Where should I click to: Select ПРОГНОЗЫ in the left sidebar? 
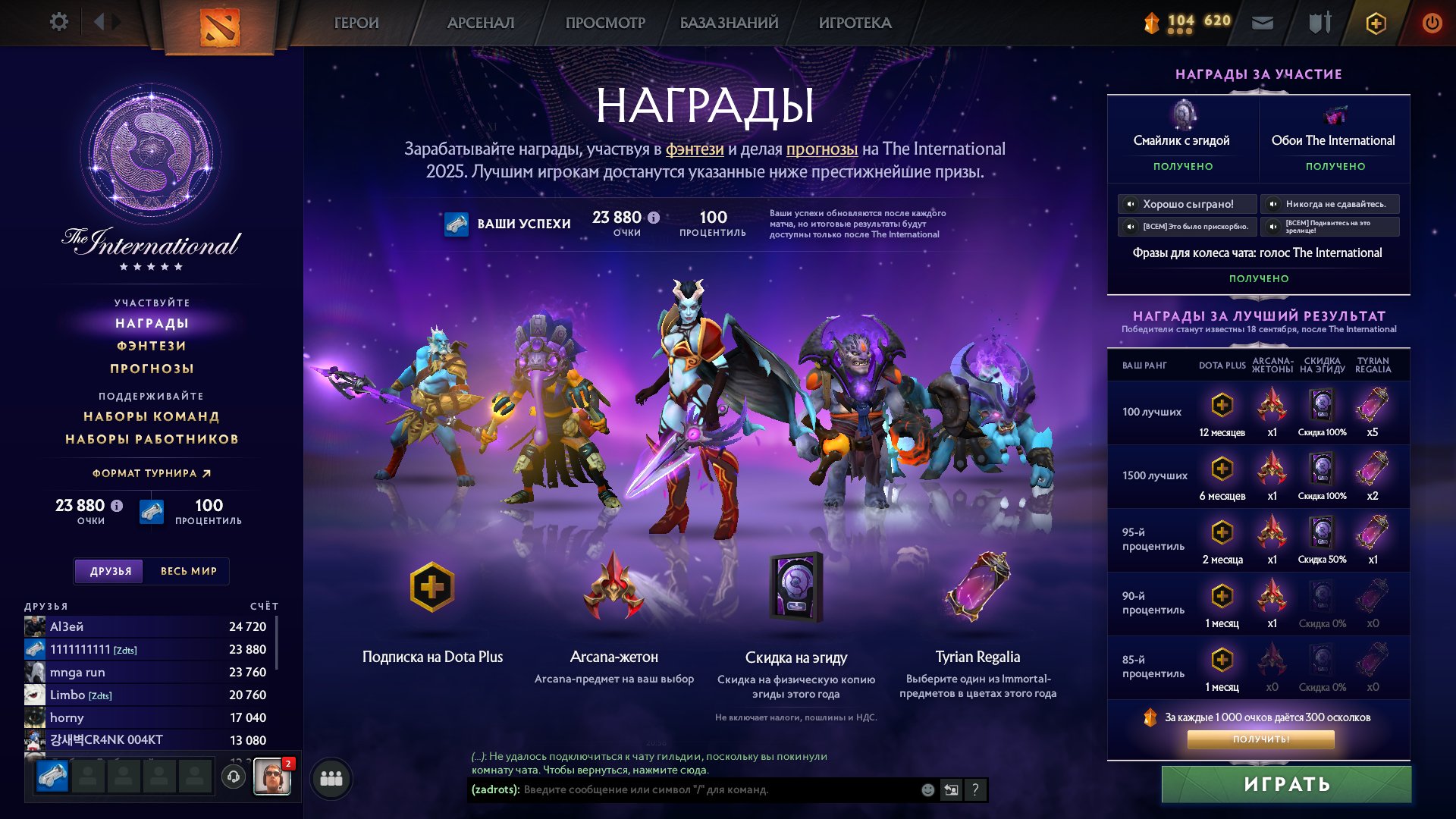[152, 369]
